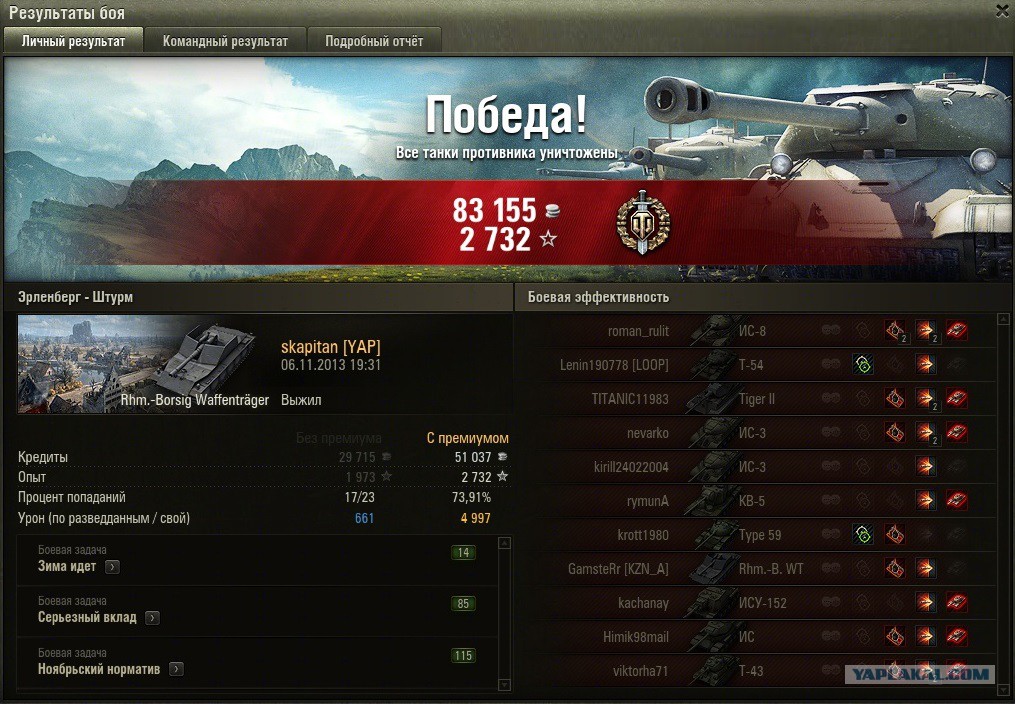Image resolution: width=1015 pixels, height=704 pixels.
Task: Expand the Ноябрьский норматив mission details
Action: coord(176,669)
